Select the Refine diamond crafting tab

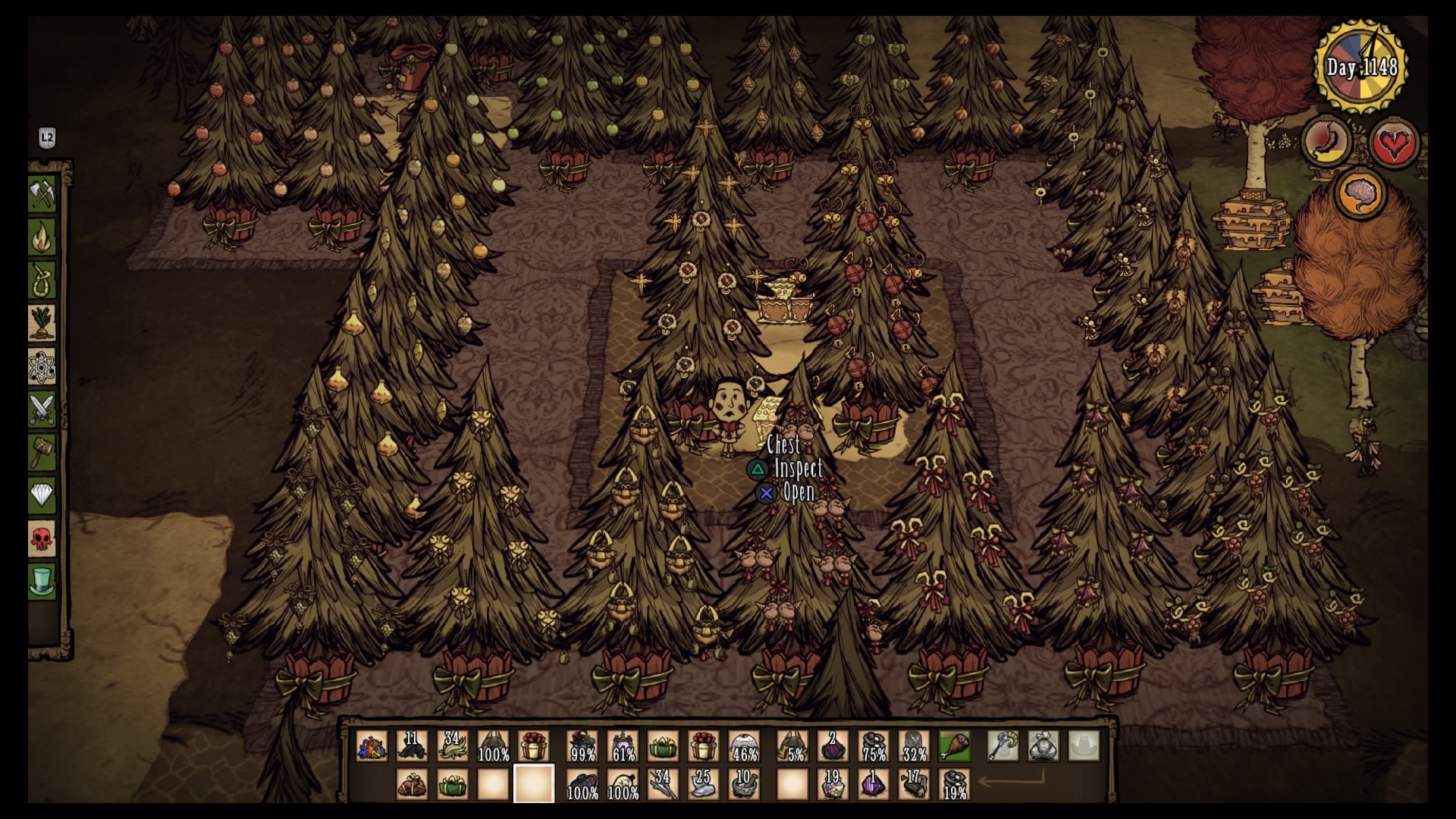point(42,496)
